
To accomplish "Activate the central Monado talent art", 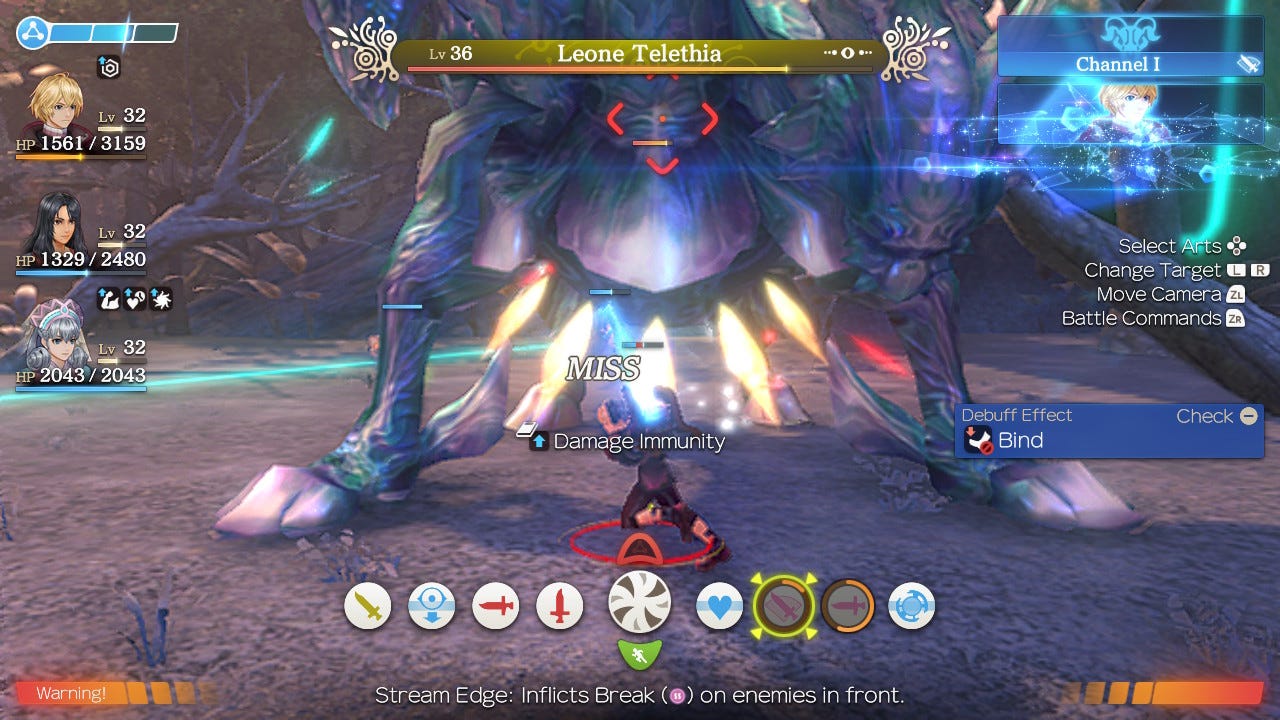I will (640, 604).
